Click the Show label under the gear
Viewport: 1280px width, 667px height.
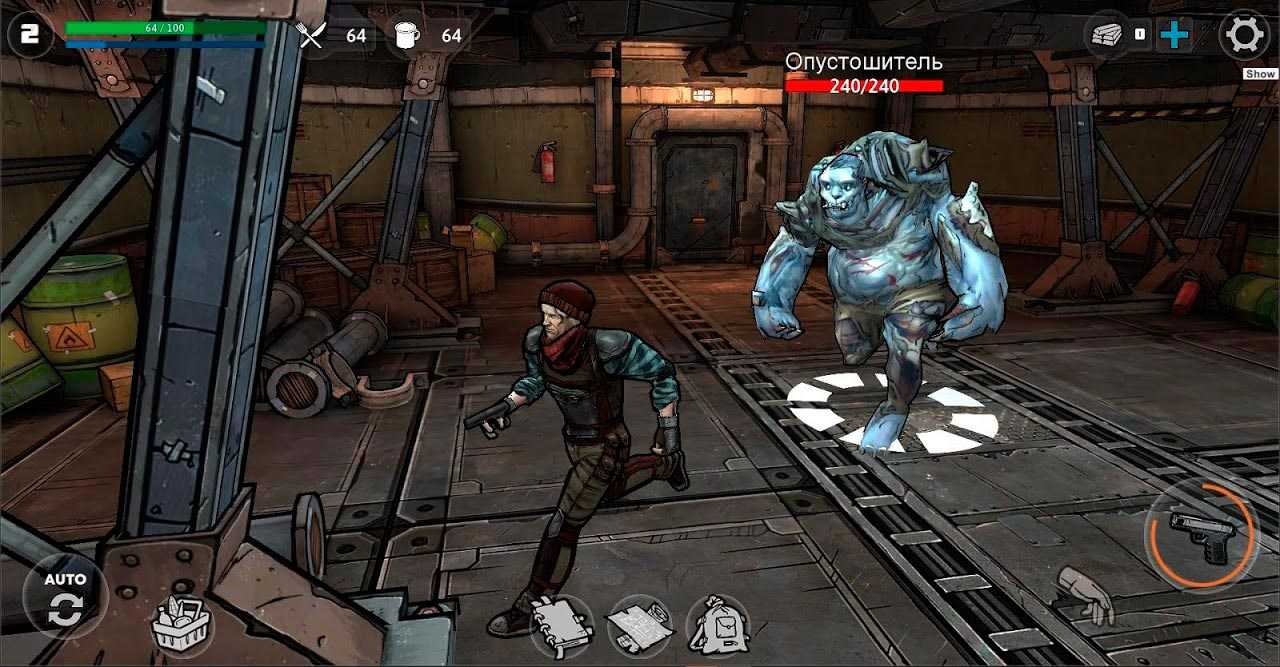tap(1260, 74)
